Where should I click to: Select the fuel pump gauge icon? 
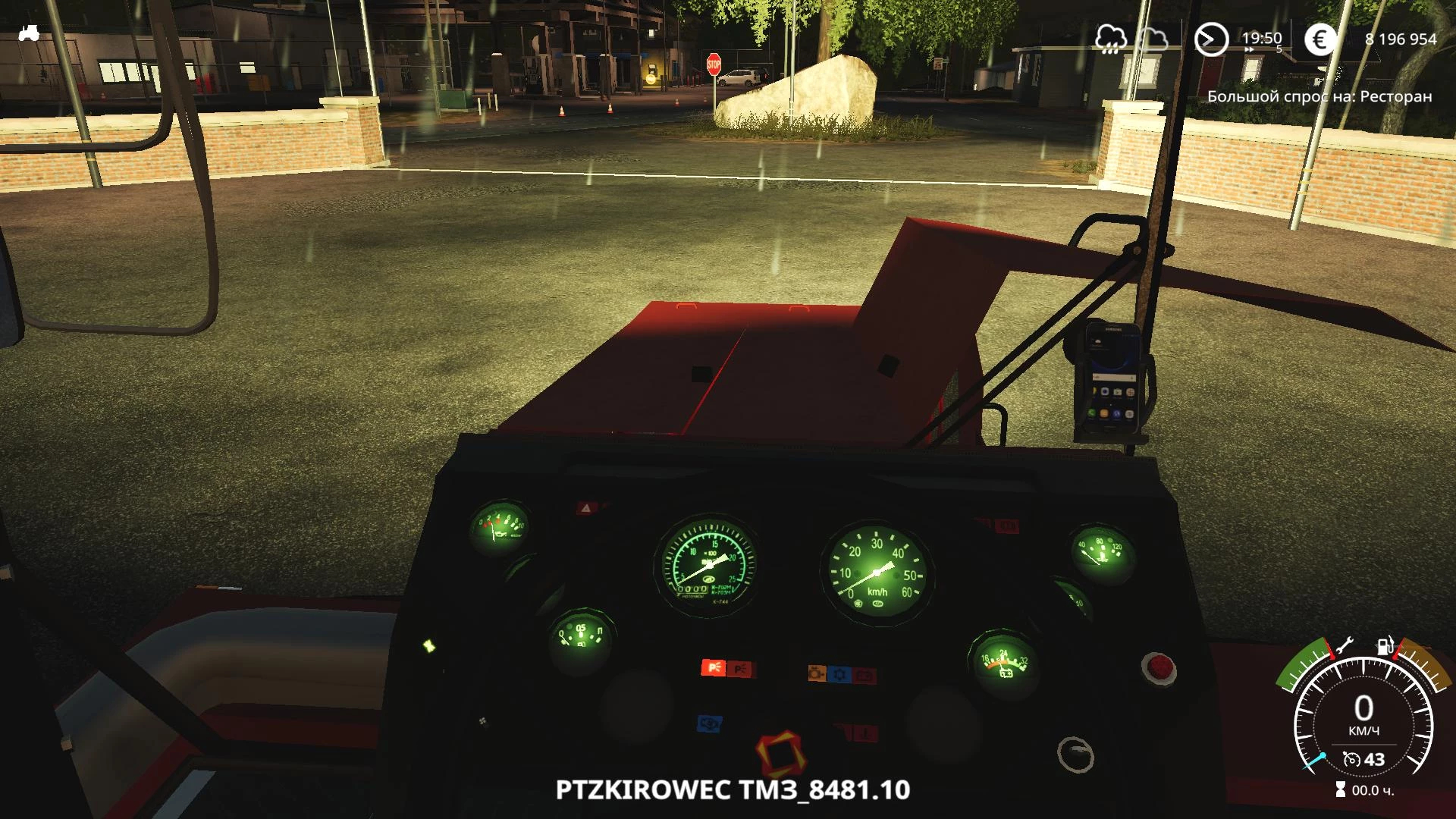point(1385,646)
